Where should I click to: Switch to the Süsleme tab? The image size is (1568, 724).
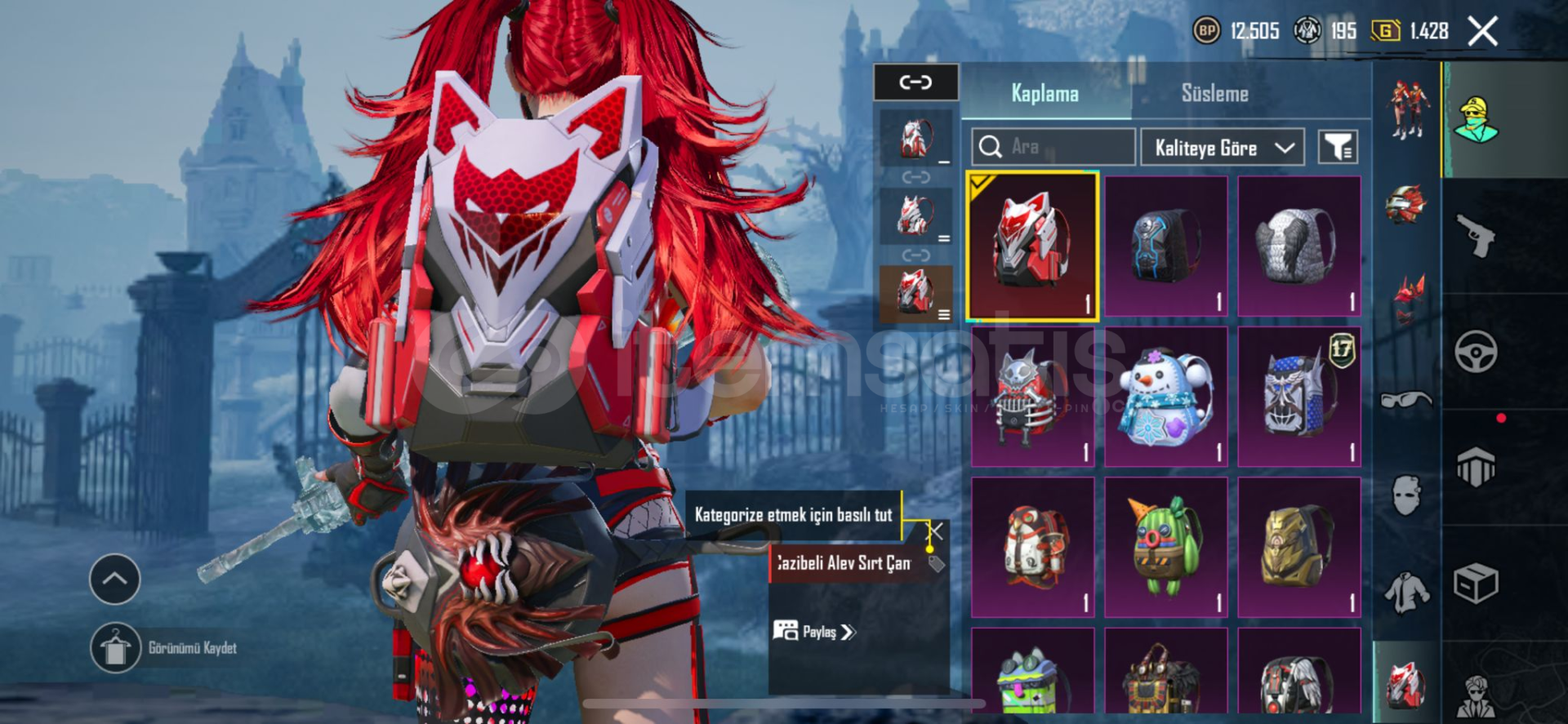(x=1214, y=93)
